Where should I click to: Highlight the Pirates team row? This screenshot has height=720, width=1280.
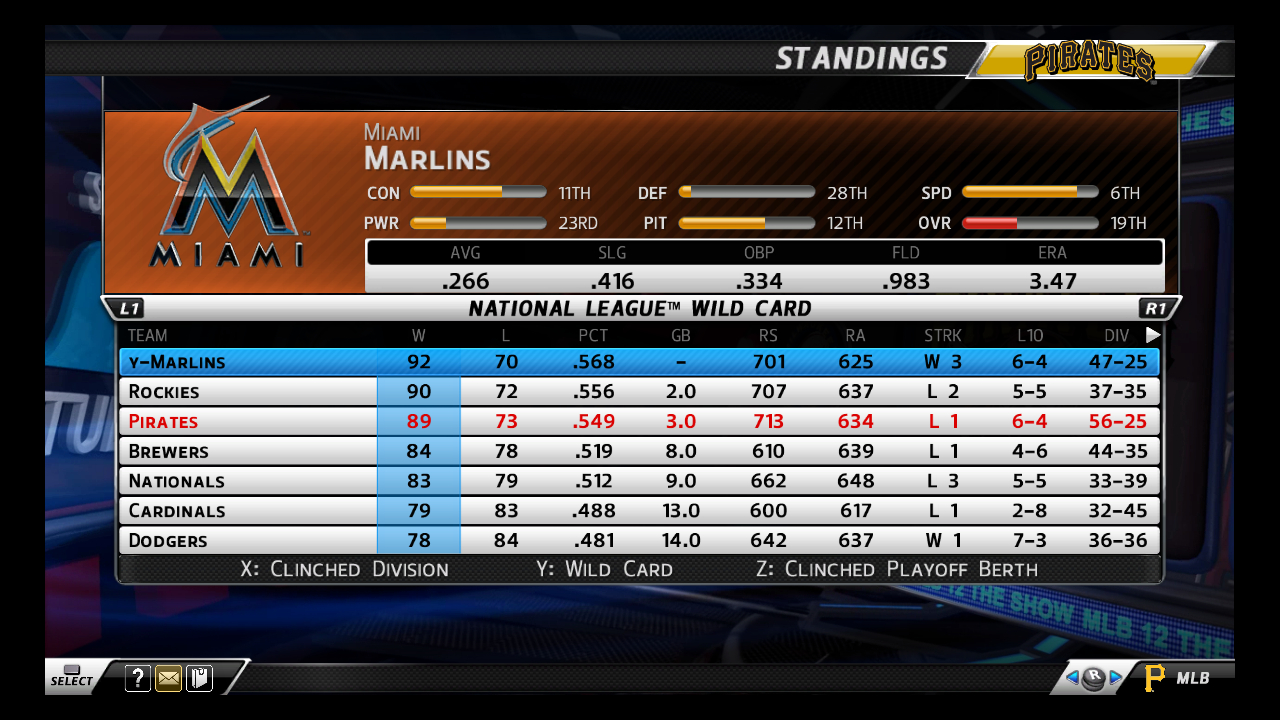[x=638, y=421]
